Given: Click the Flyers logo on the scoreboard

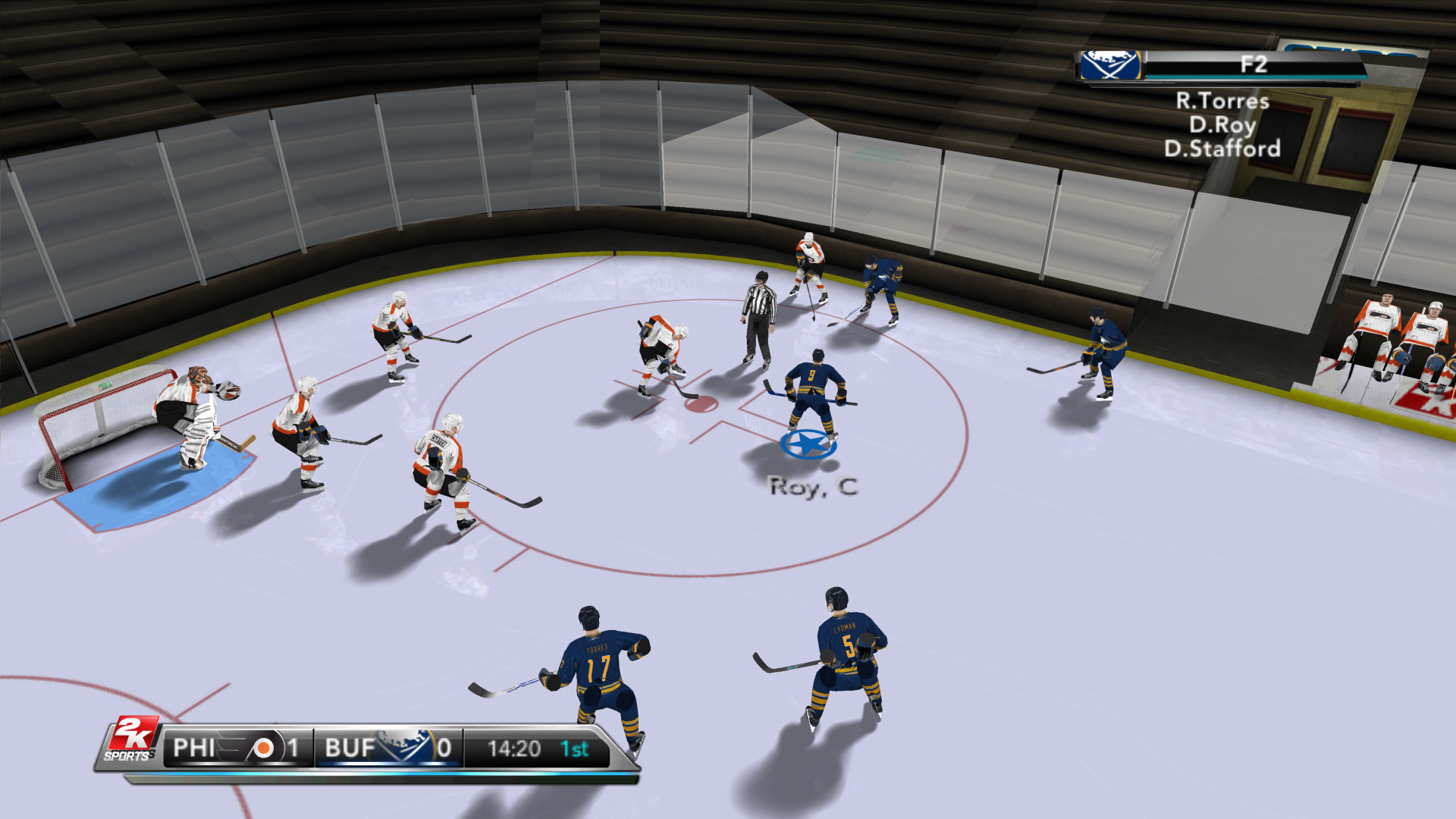Looking at the screenshot, I should click(262, 748).
